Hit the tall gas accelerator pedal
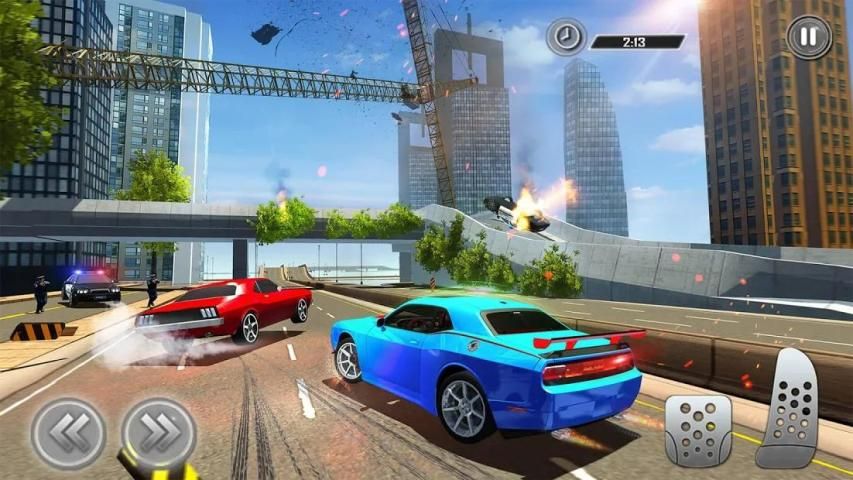This screenshot has width=853, height=480. (x=790, y=409)
